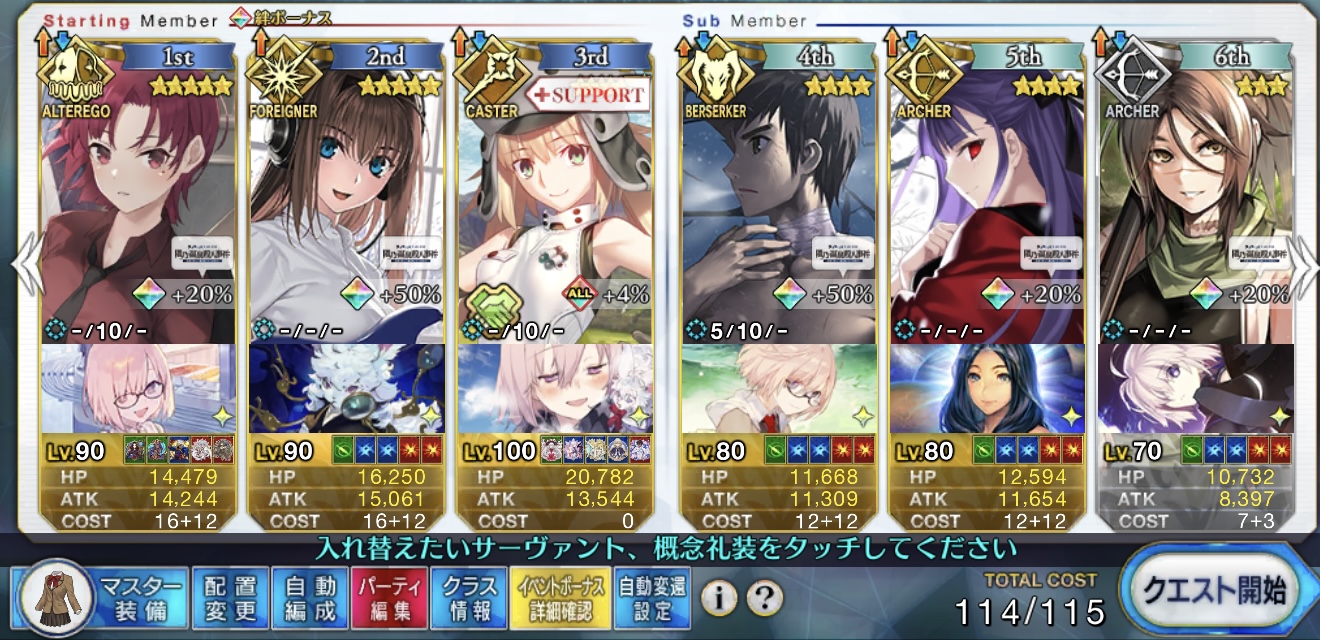Select the 2nd slot Foreigner servant card
The image size is (1320, 640).
coord(346,200)
